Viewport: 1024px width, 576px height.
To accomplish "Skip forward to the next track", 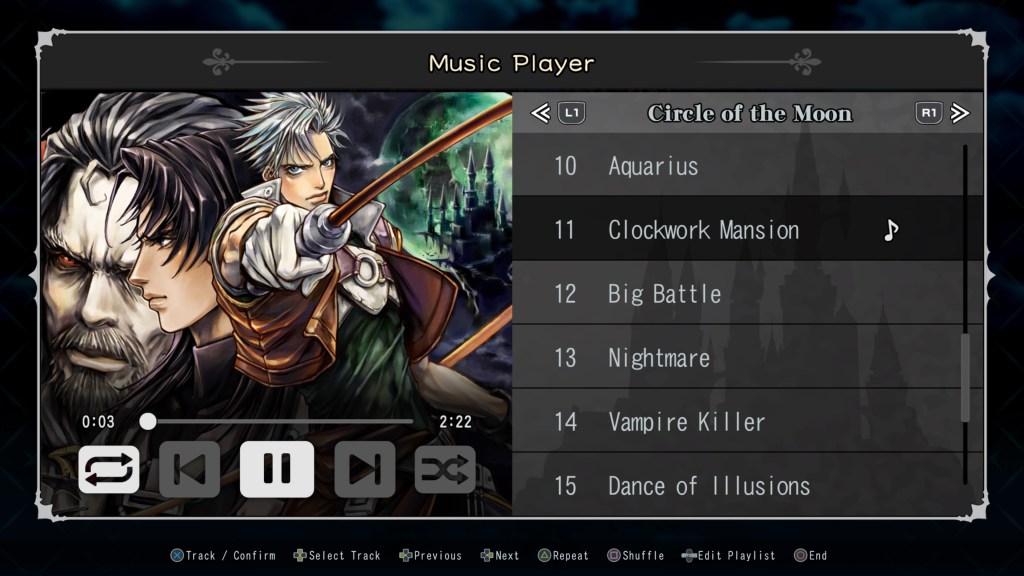I will point(364,470).
